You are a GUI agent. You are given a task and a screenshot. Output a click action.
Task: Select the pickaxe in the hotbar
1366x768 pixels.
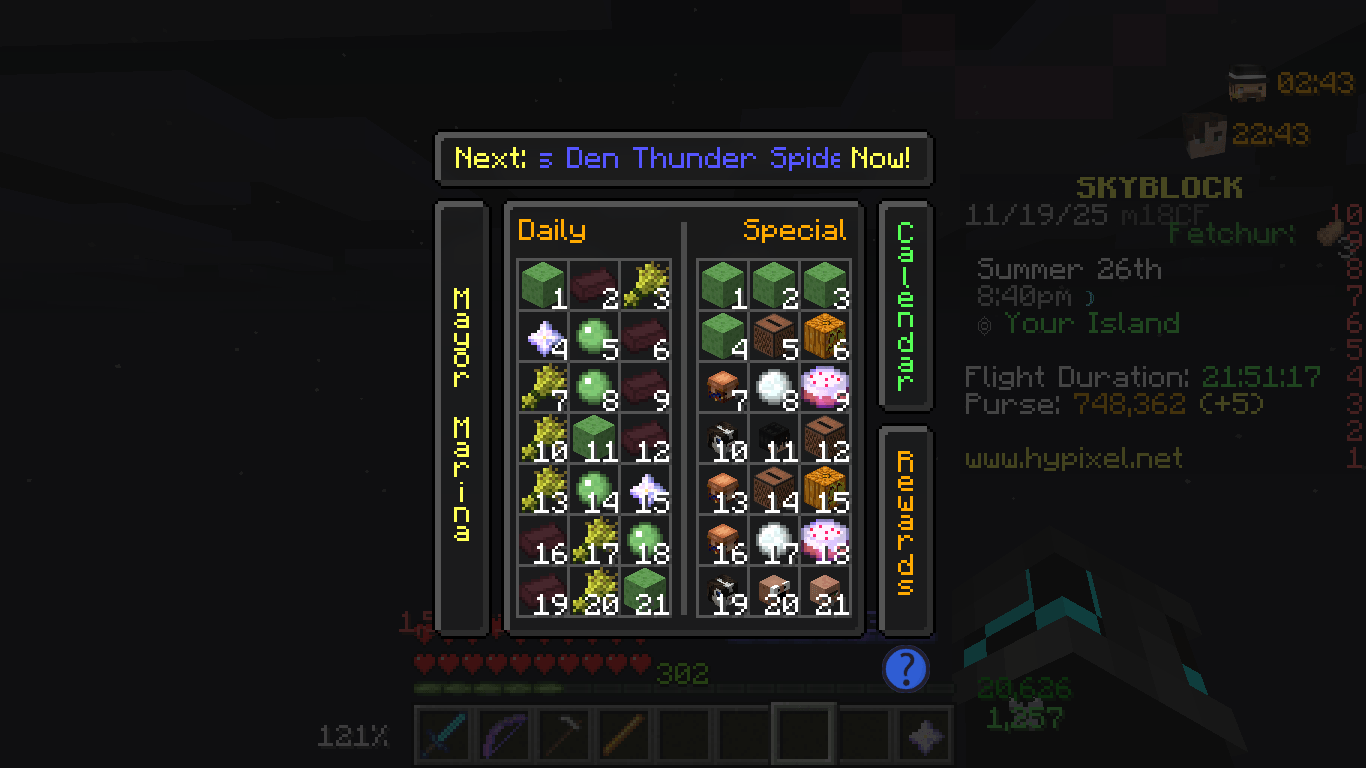562,733
